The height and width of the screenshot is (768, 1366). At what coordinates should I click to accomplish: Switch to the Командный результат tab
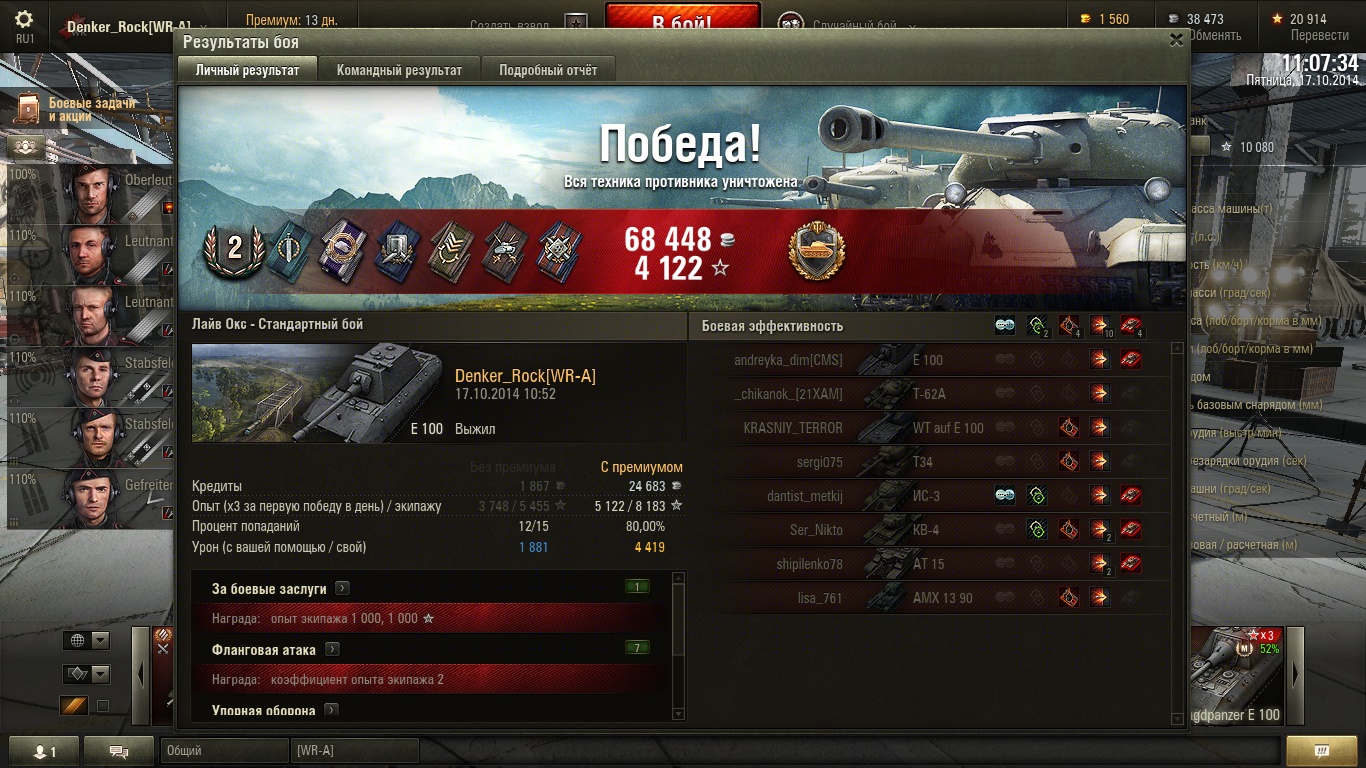point(399,70)
